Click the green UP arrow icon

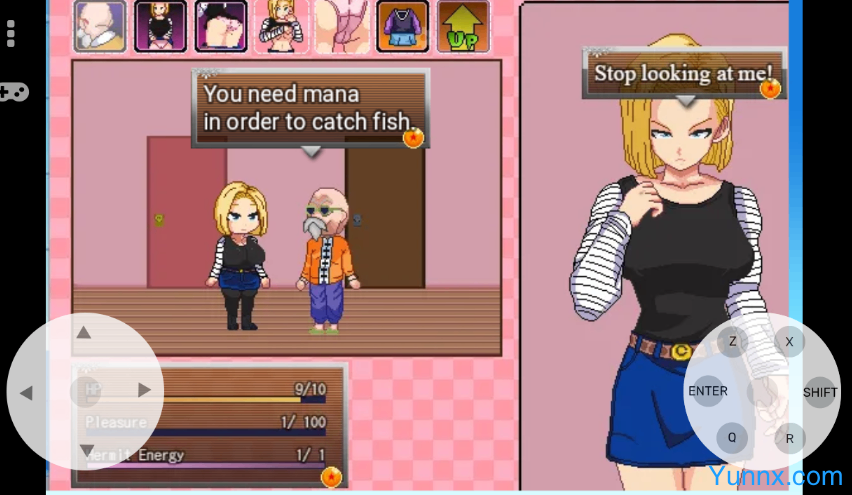[463, 26]
